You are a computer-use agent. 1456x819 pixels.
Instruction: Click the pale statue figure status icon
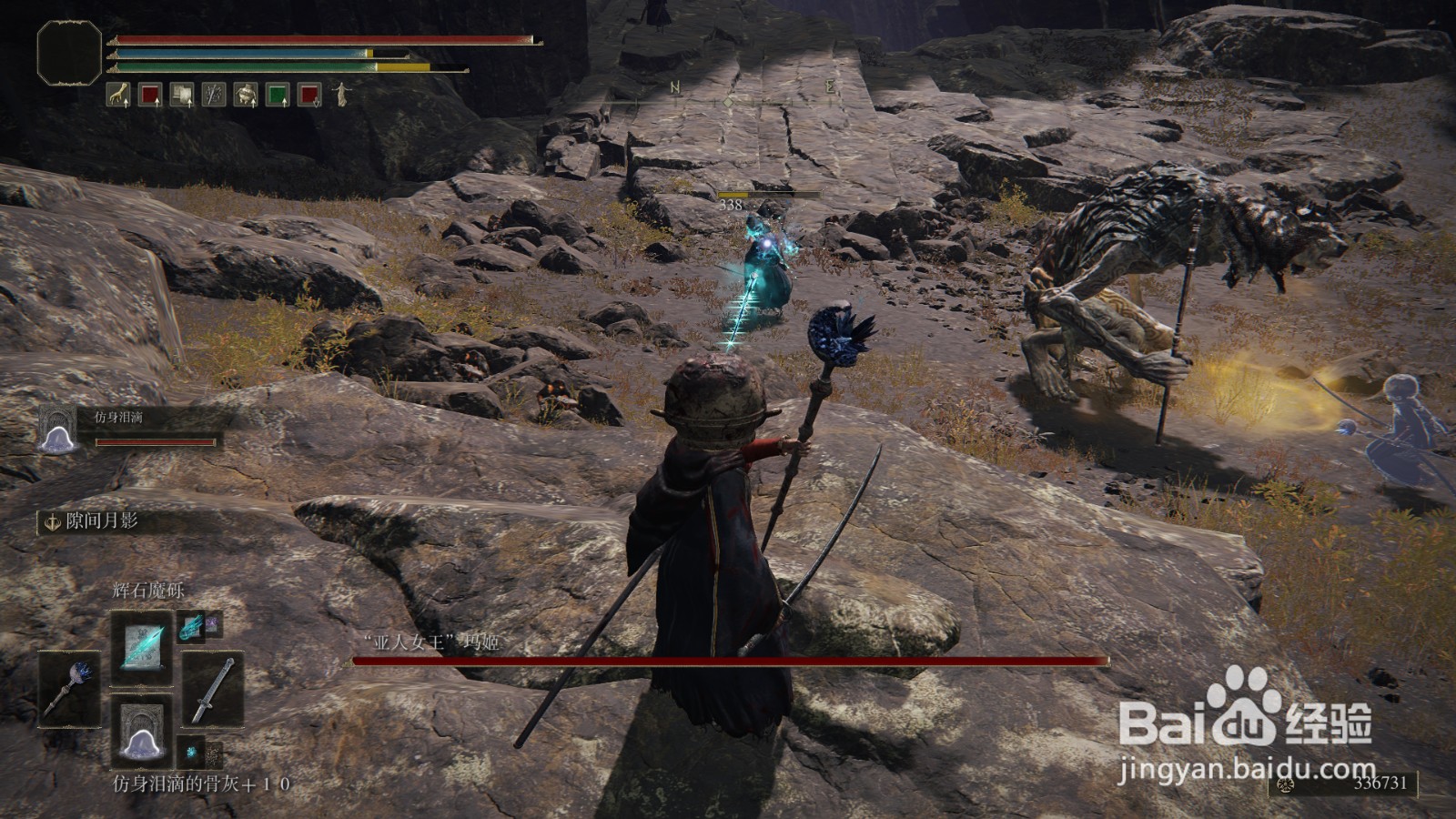coord(341,95)
